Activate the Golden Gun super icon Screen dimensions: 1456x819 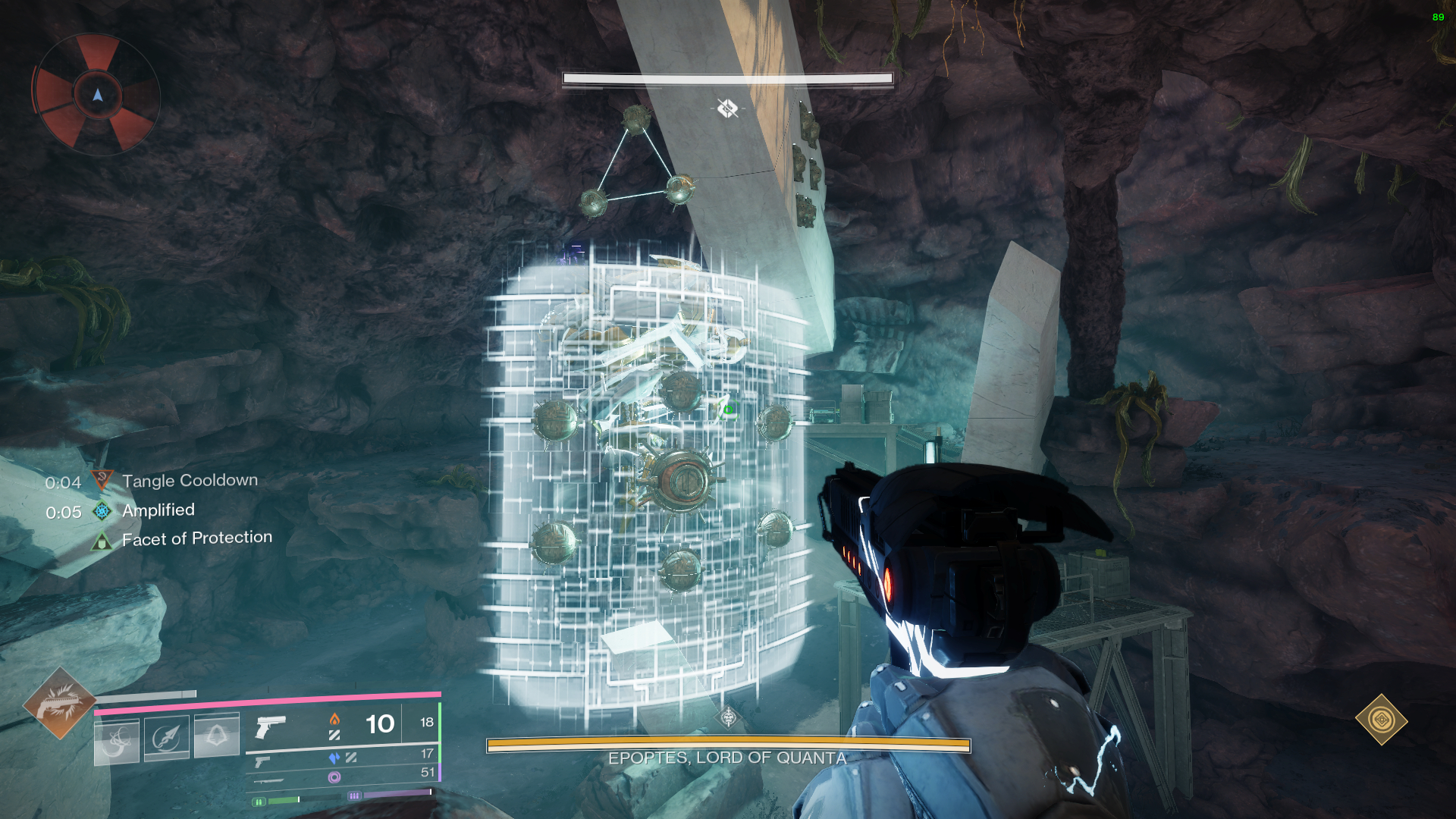click(x=59, y=703)
